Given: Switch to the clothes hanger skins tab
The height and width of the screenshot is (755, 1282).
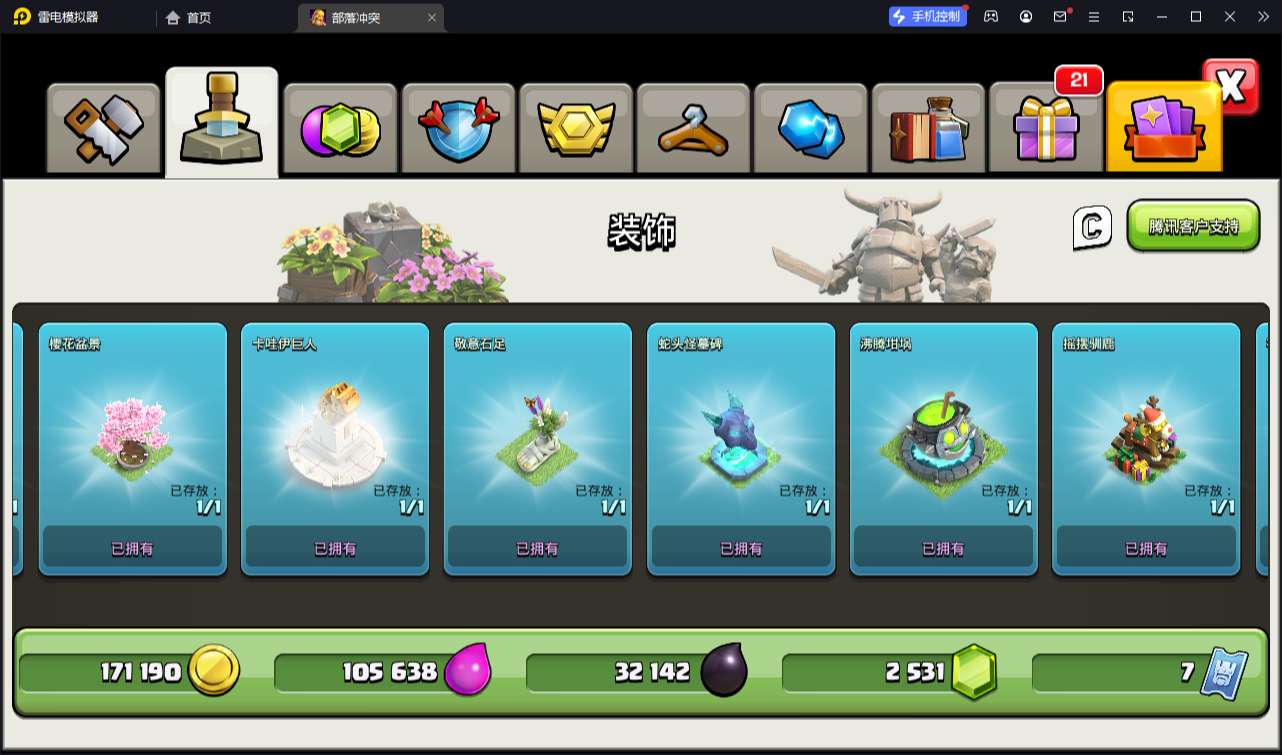Looking at the screenshot, I should [x=693, y=129].
